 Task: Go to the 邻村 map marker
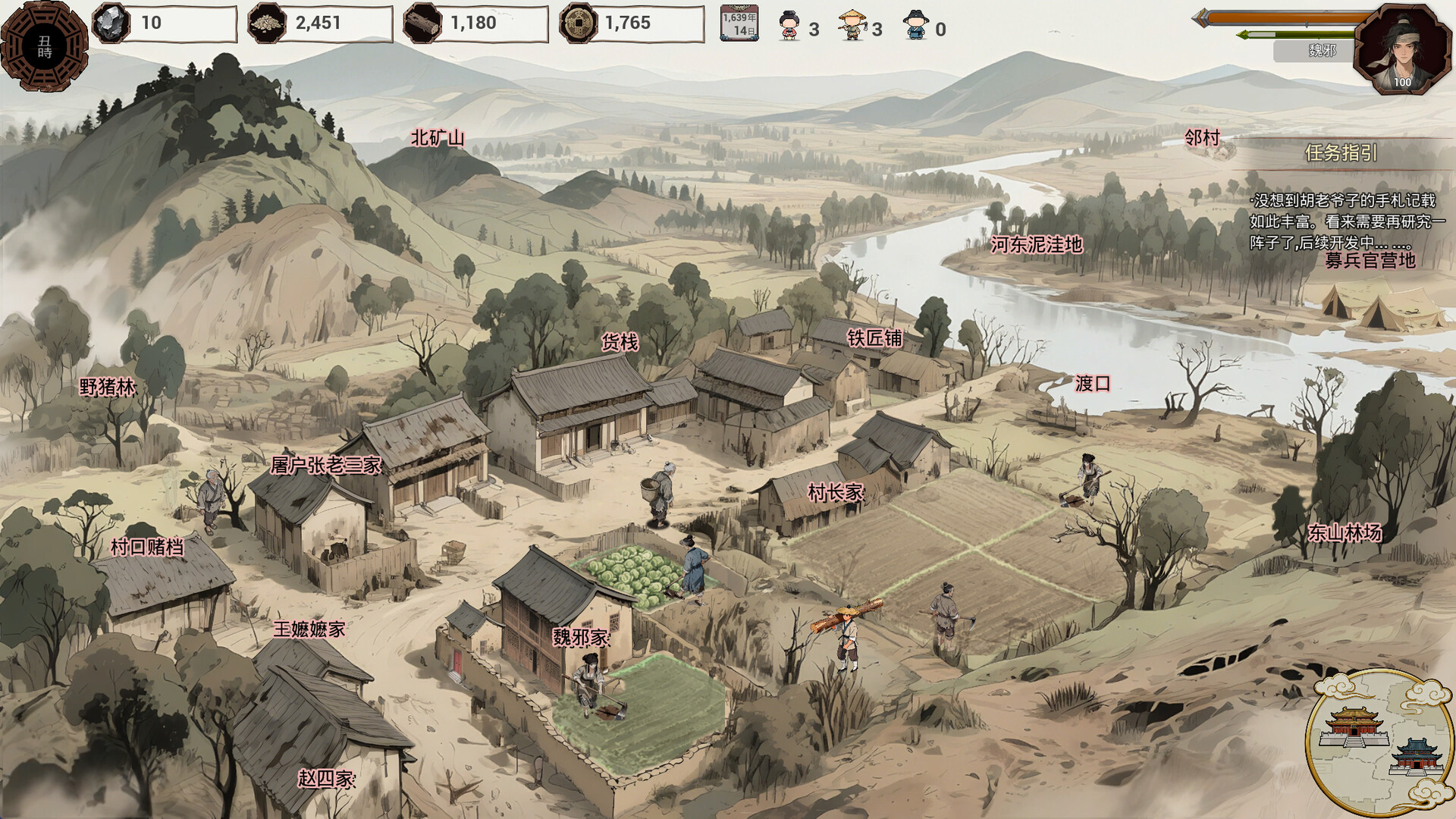tap(1202, 138)
